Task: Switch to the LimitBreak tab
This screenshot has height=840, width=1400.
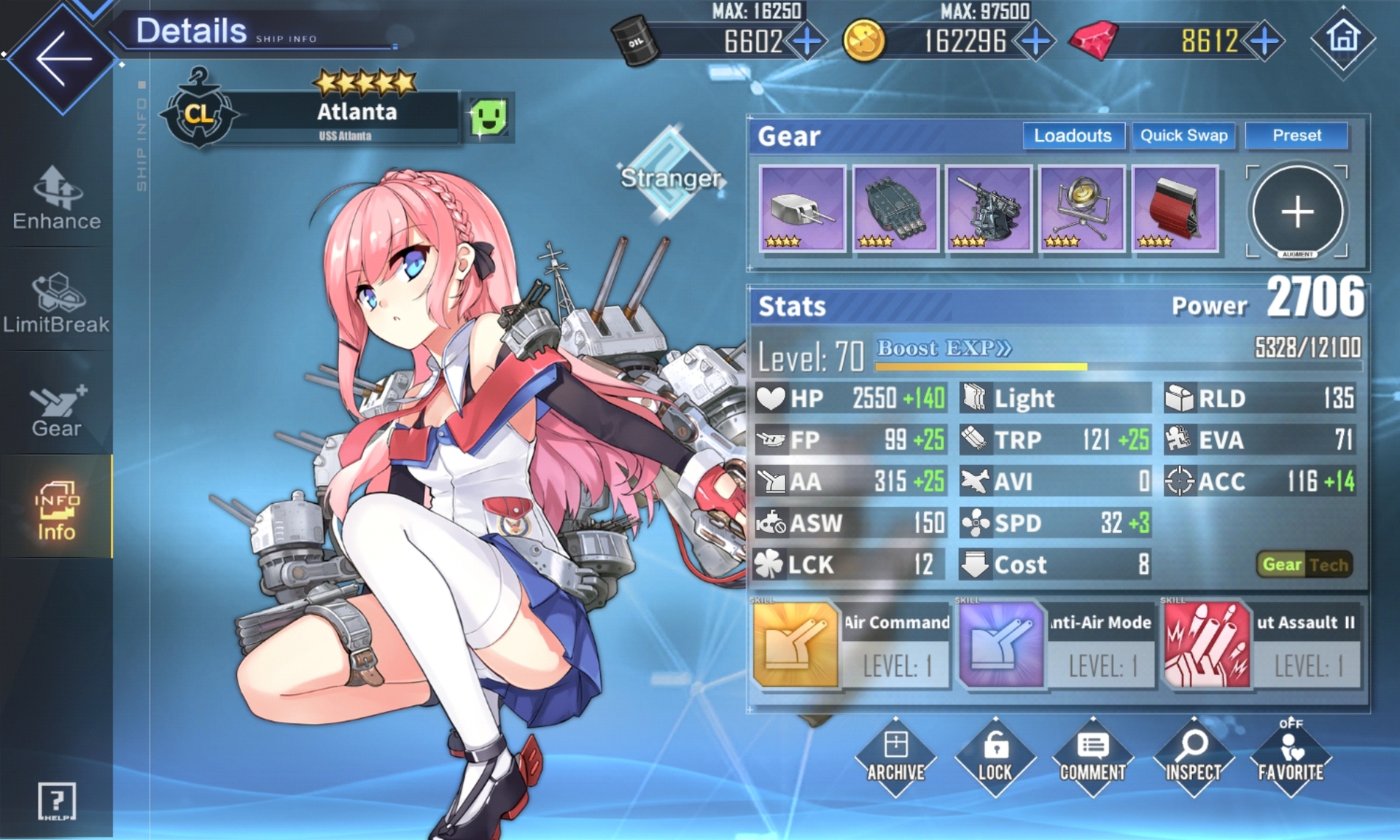Action: (57, 303)
